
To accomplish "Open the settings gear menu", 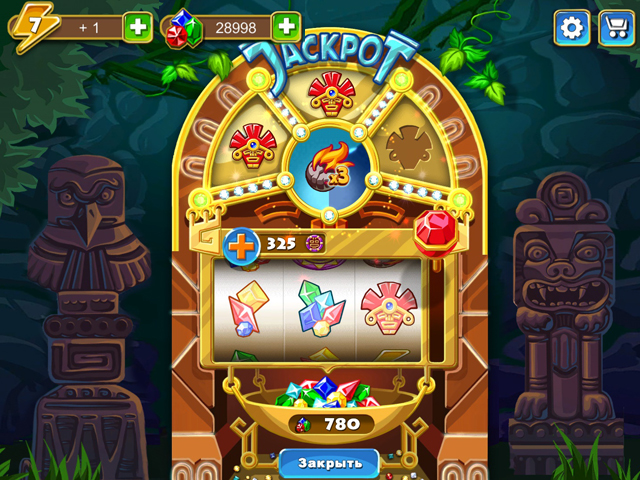I will 572,28.
